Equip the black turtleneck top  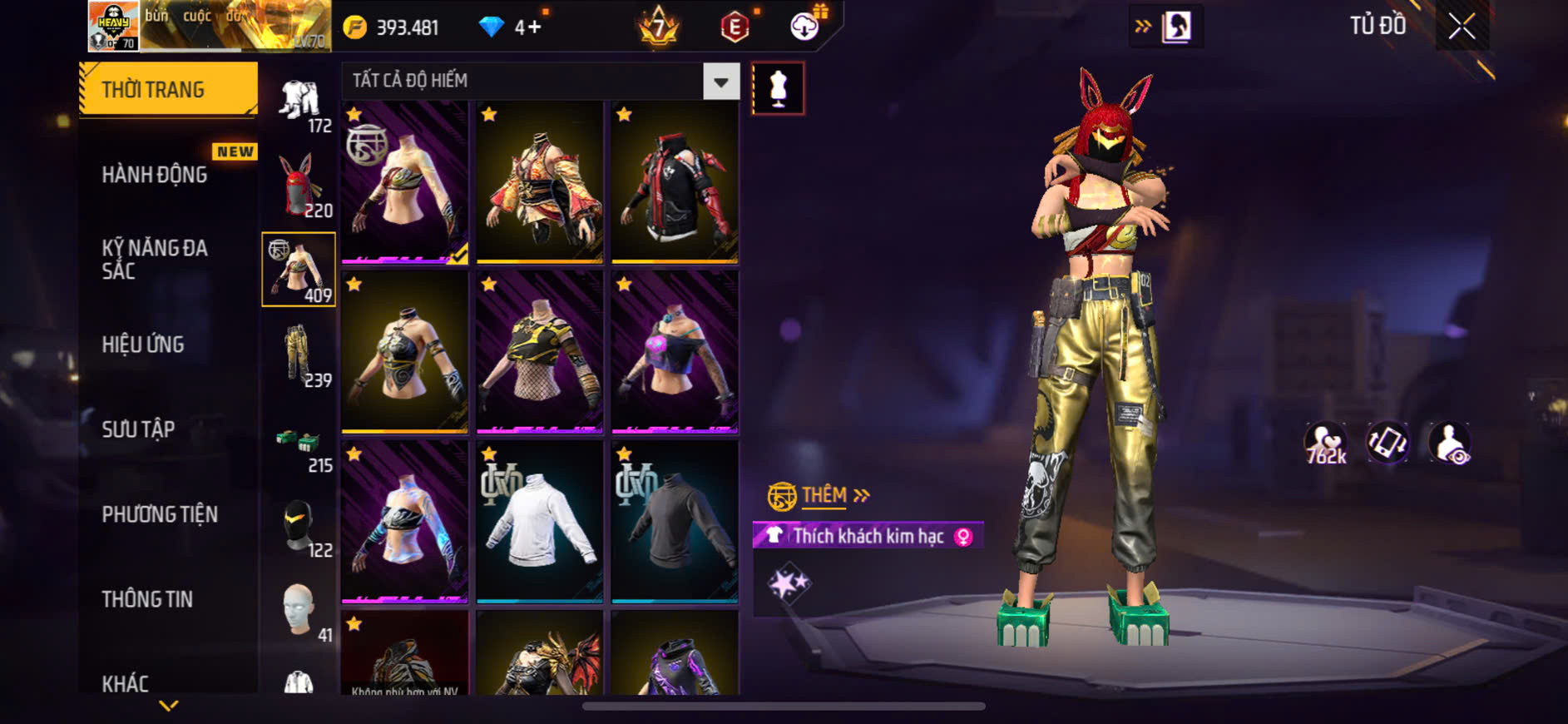[675, 521]
